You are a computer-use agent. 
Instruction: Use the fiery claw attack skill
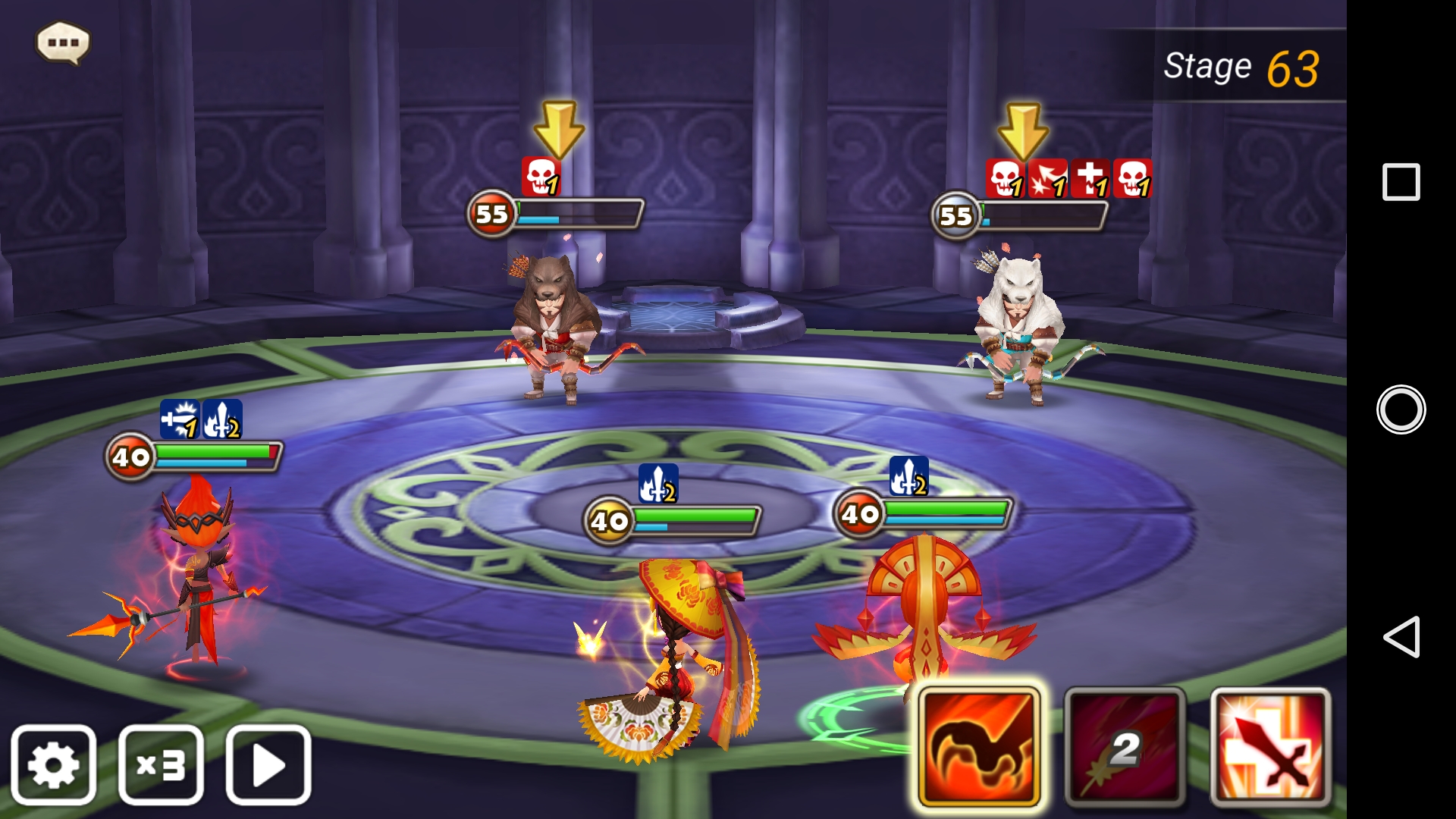point(978,746)
